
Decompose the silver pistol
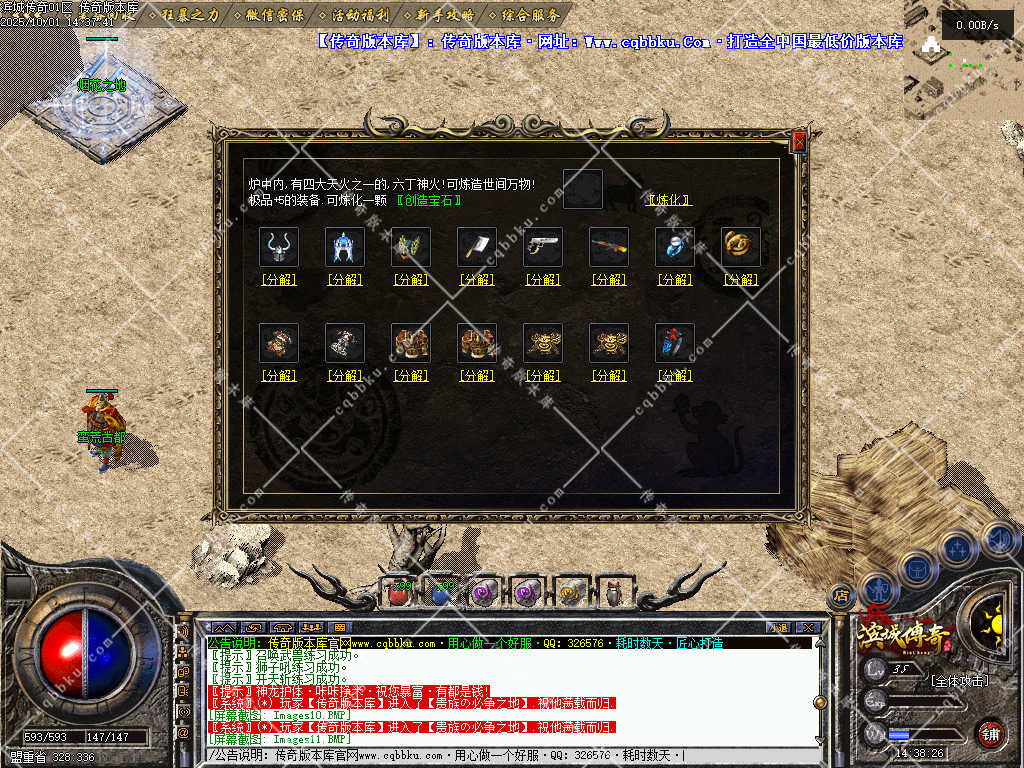click(x=543, y=280)
